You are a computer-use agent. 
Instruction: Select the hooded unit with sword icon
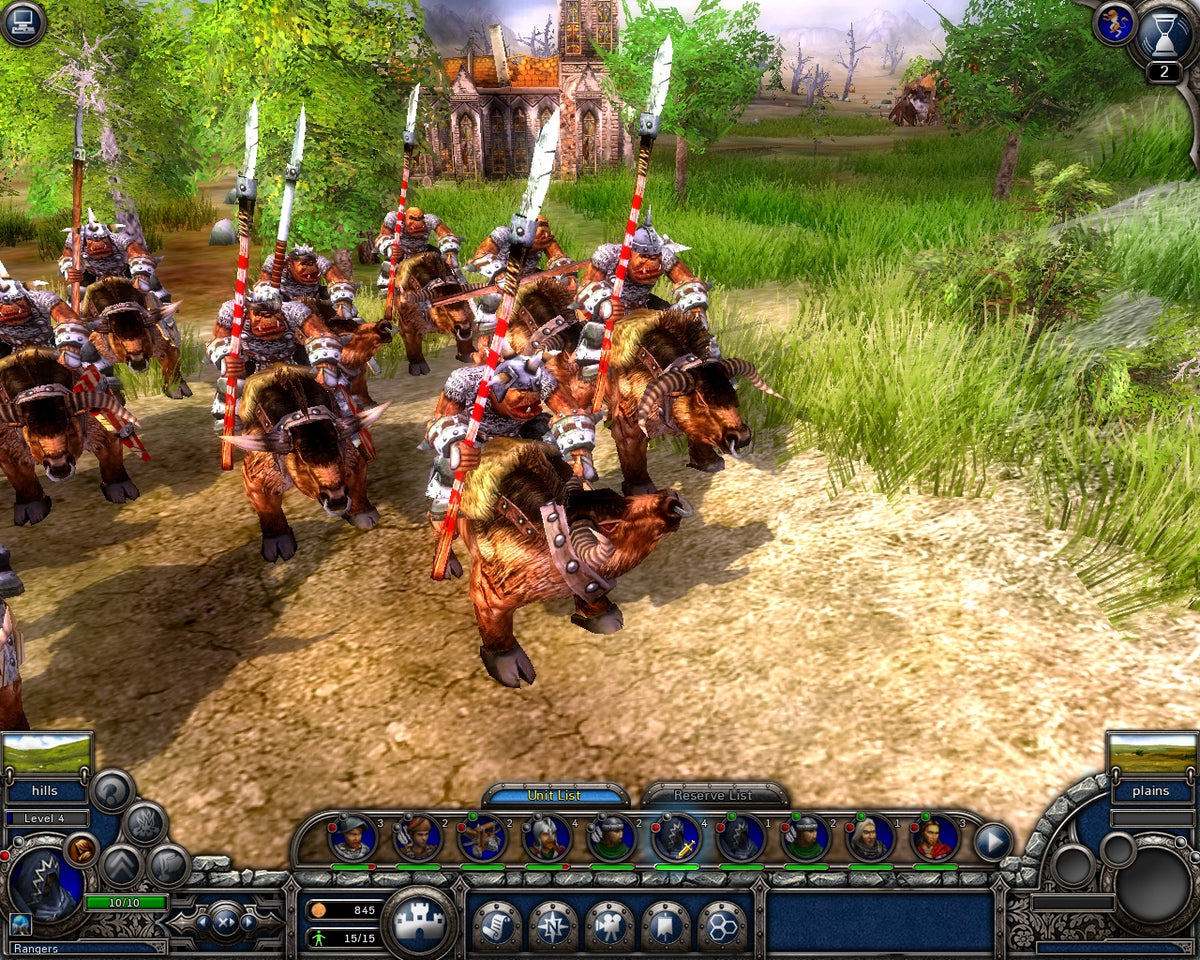tap(676, 838)
